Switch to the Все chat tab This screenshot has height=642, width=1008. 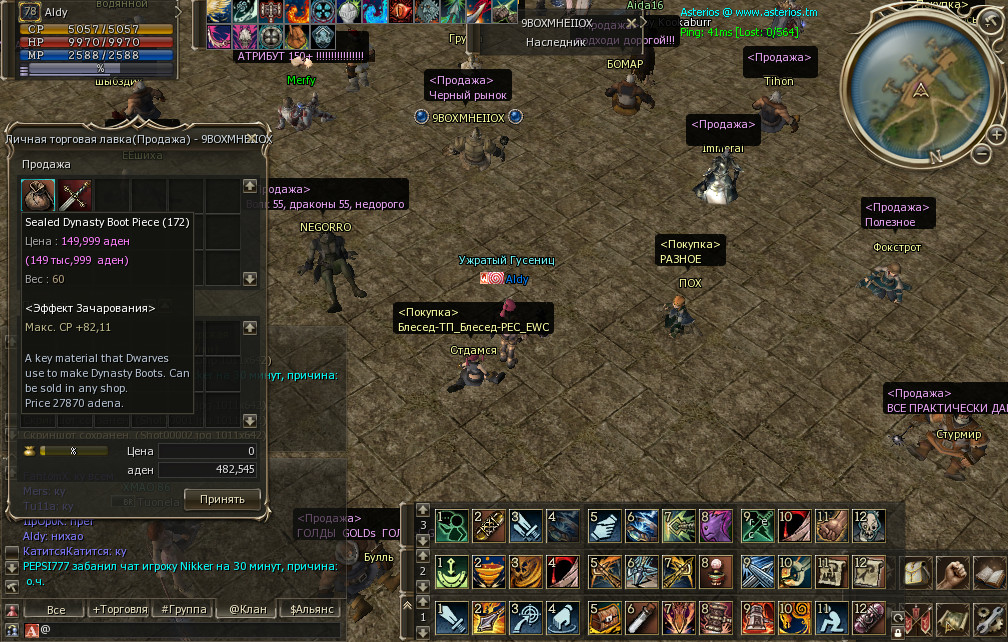56,609
